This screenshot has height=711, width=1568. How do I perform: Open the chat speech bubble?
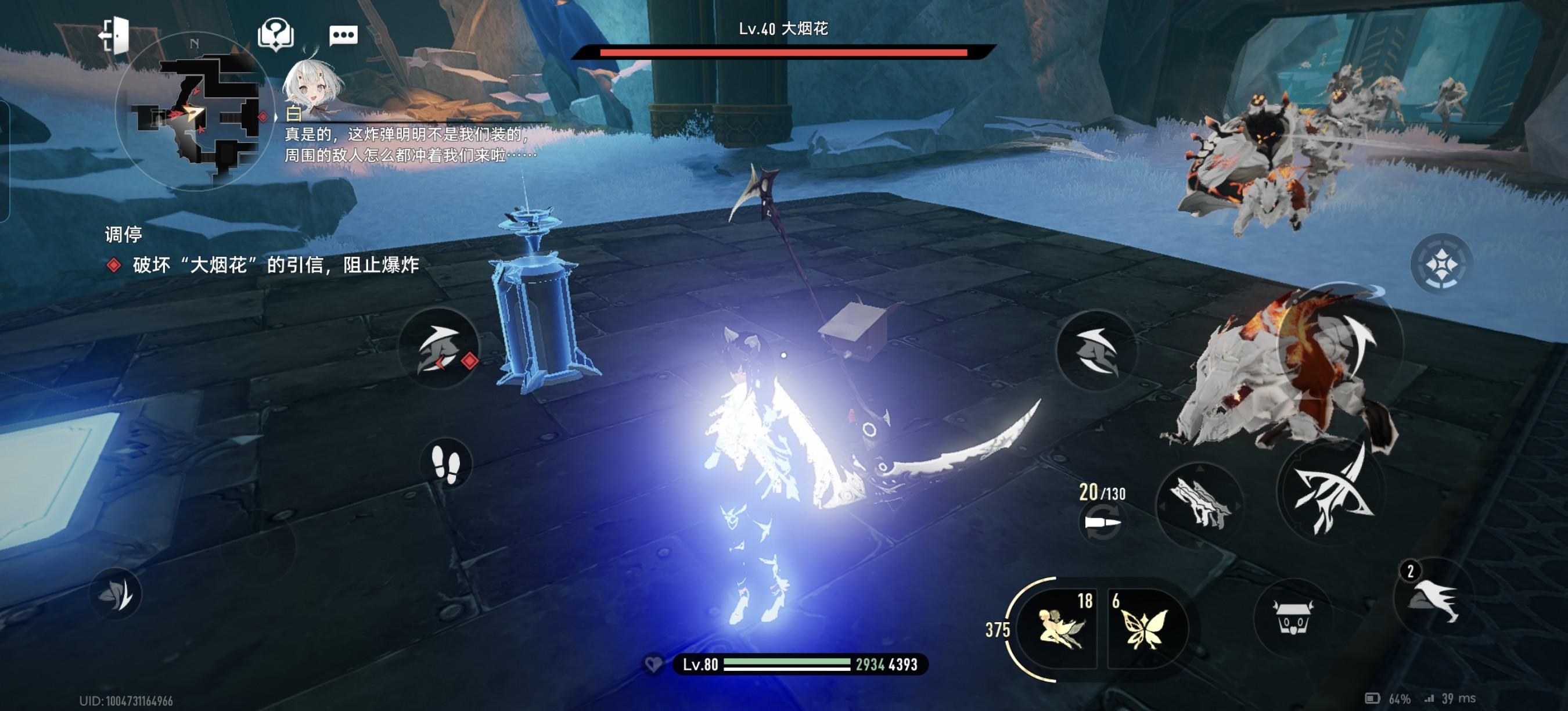point(343,35)
